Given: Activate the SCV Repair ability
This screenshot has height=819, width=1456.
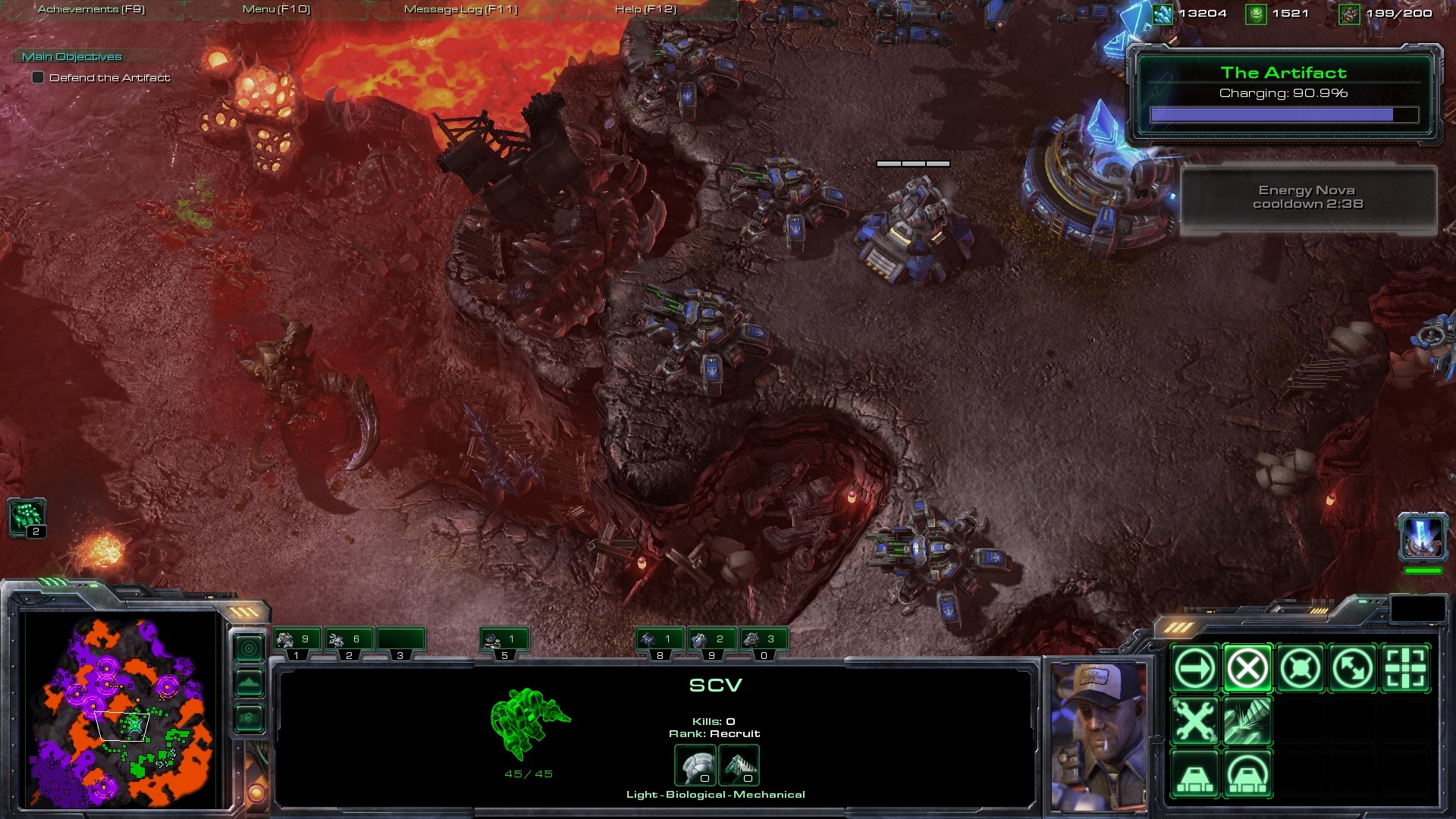Looking at the screenshot, I should 1194,721.
